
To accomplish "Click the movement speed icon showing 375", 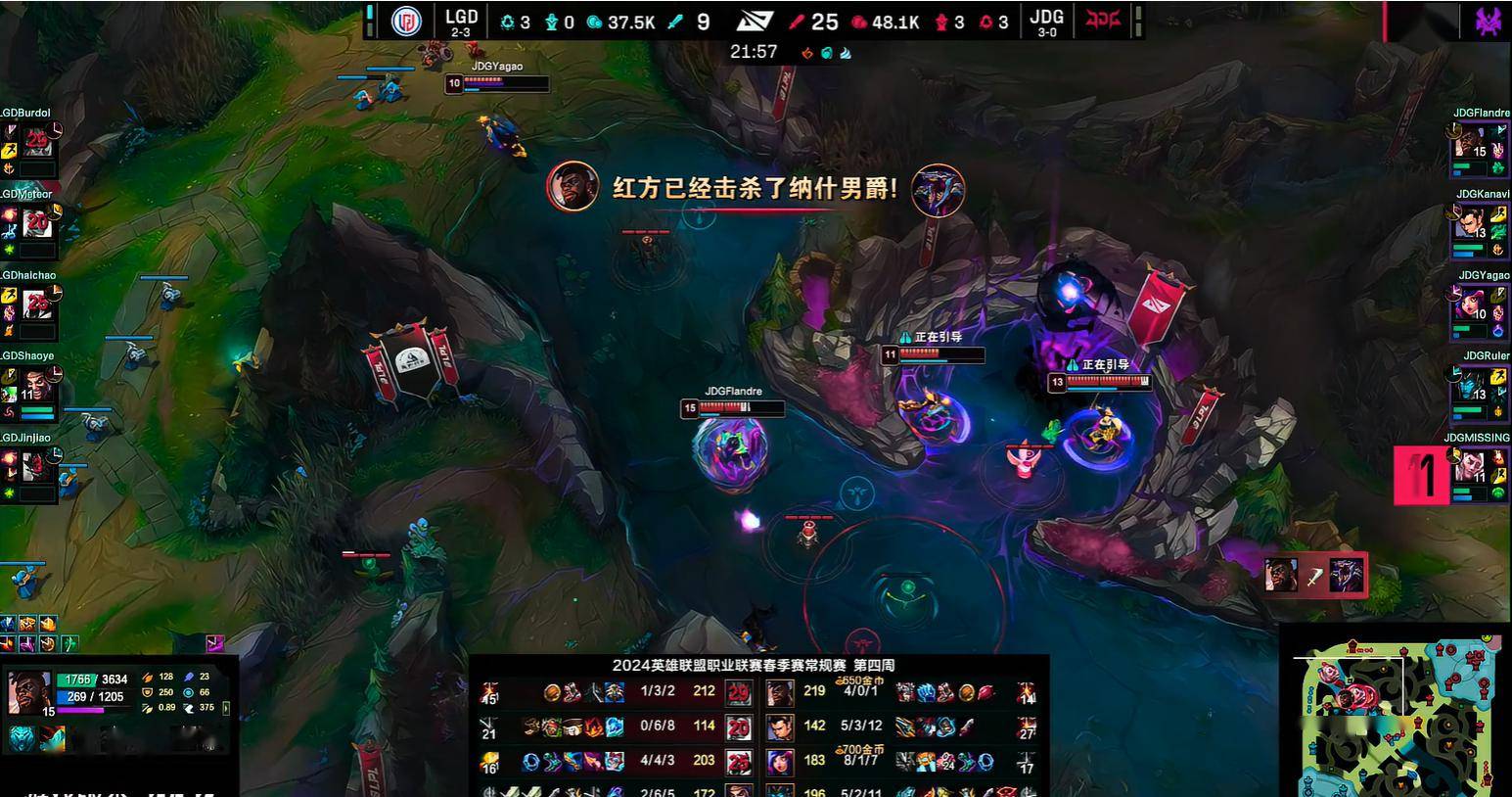I will 189,708.
